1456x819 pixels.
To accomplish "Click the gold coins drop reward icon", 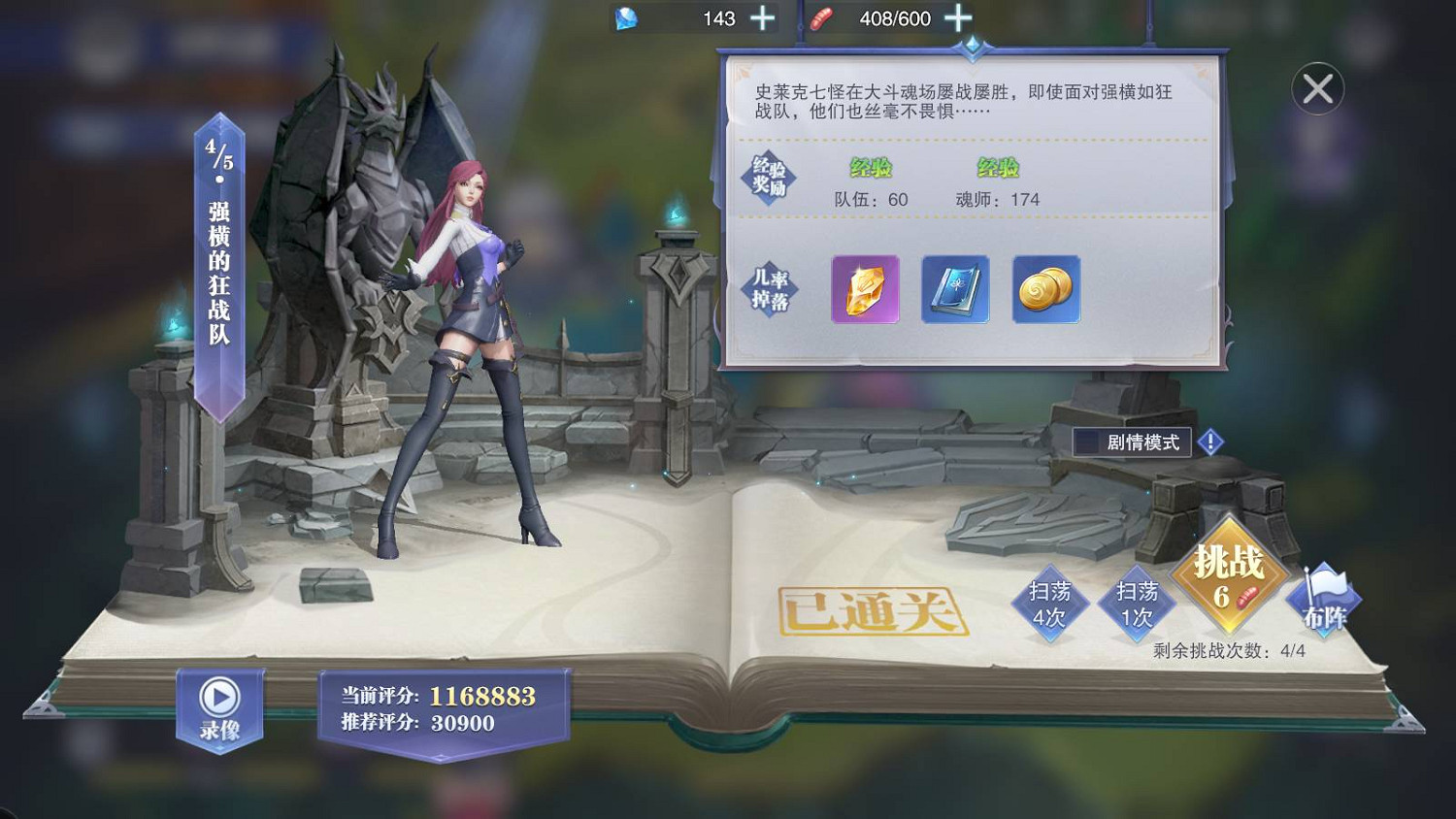I will tap(1045, 290).
